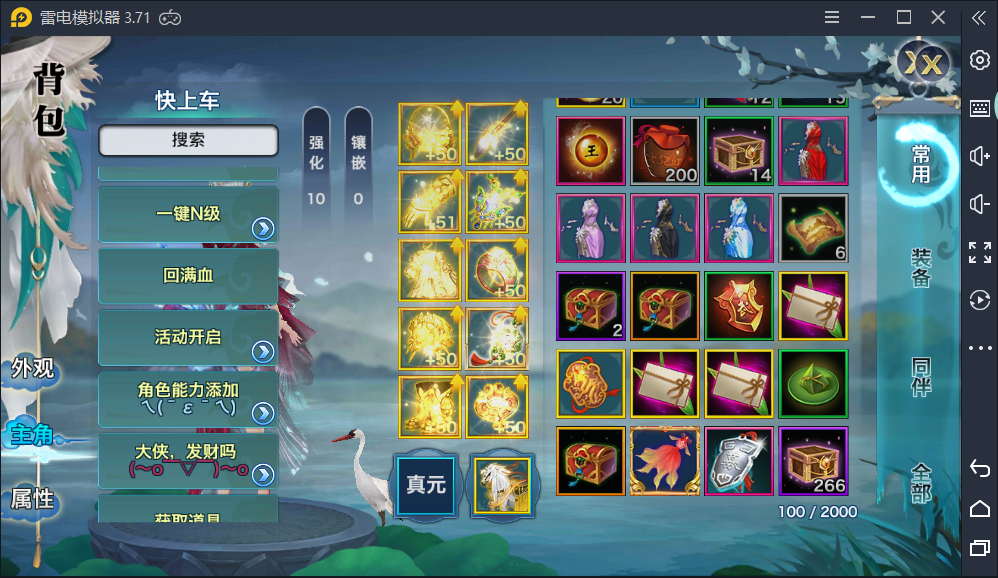The image size is (998, 578).
Task: Select the white horse mount slot
Action: click(502, 485)
